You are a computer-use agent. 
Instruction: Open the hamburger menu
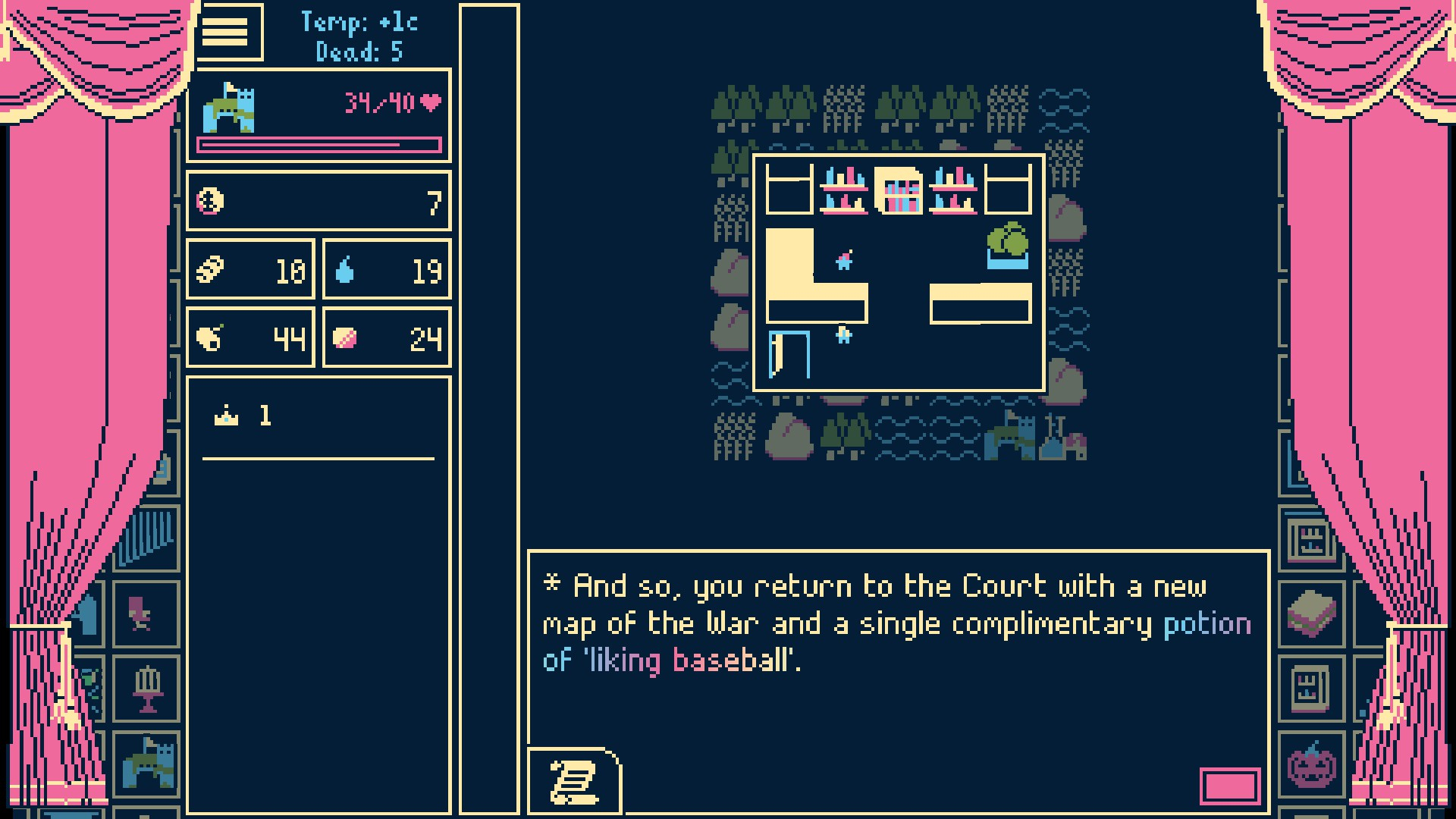225,32
